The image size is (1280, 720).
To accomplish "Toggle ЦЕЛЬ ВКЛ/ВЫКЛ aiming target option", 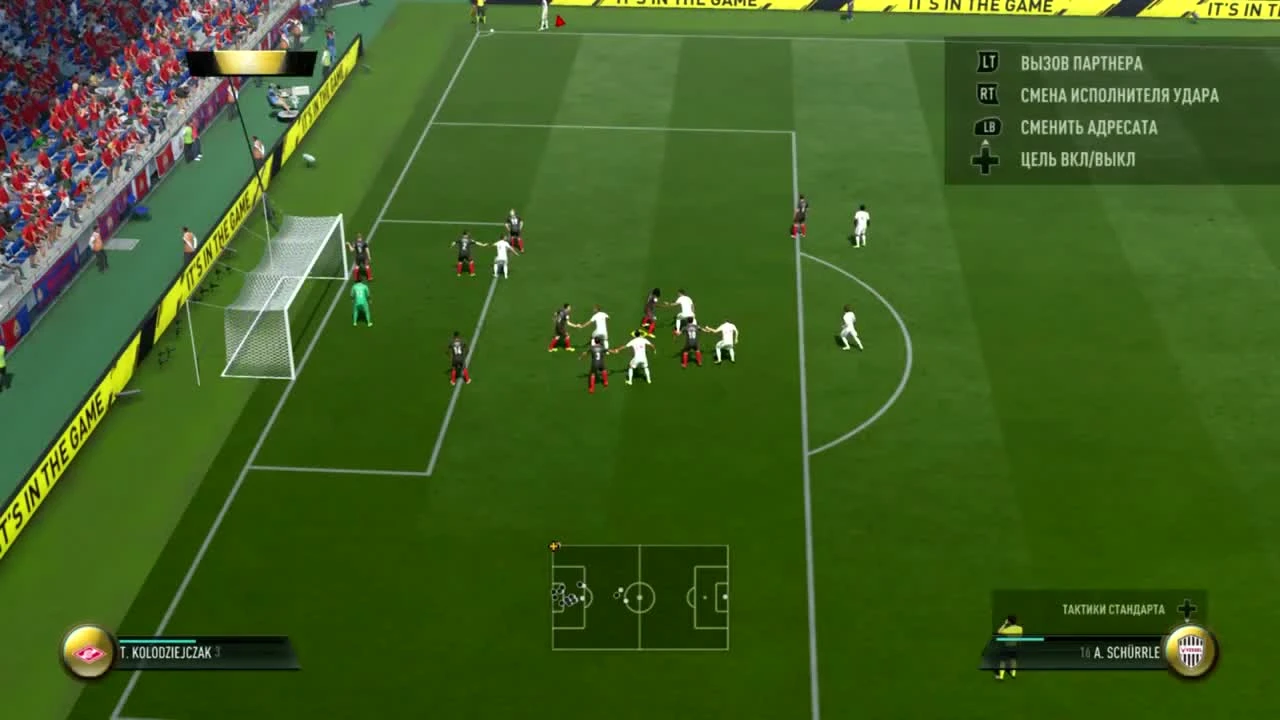I will pos(1077,158).
